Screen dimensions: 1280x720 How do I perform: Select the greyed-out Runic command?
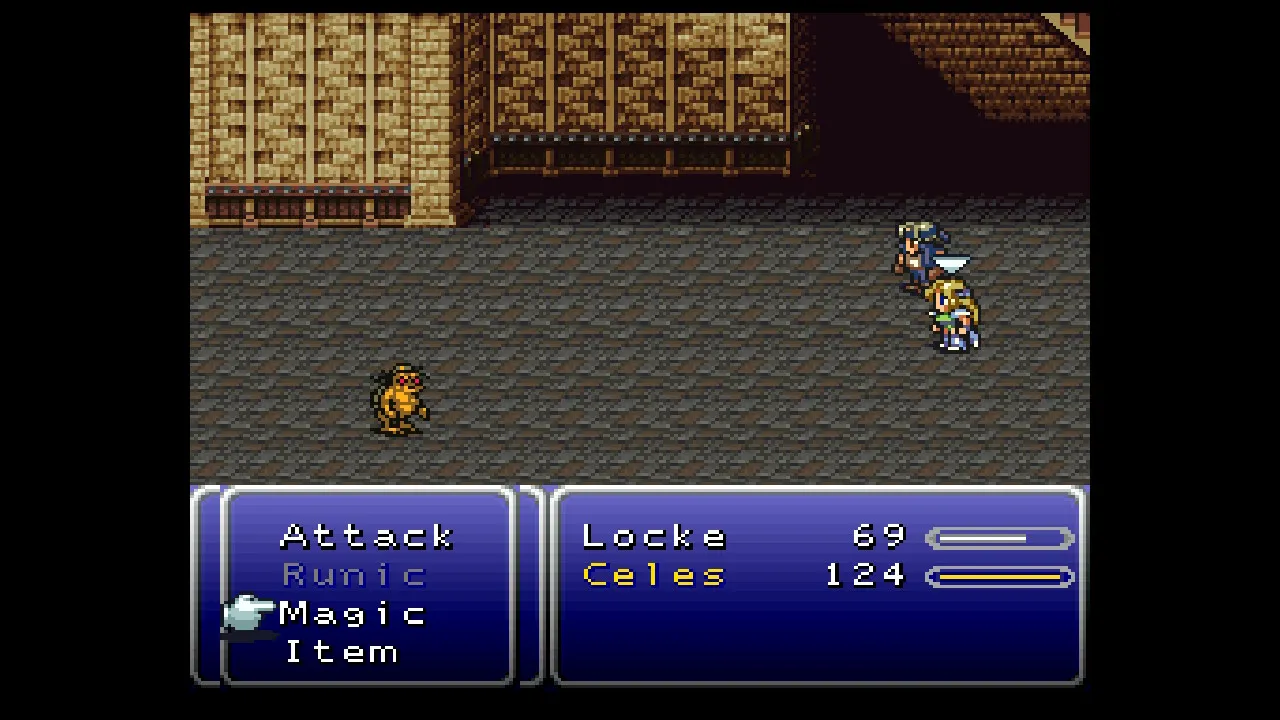(x=355, y=575)
